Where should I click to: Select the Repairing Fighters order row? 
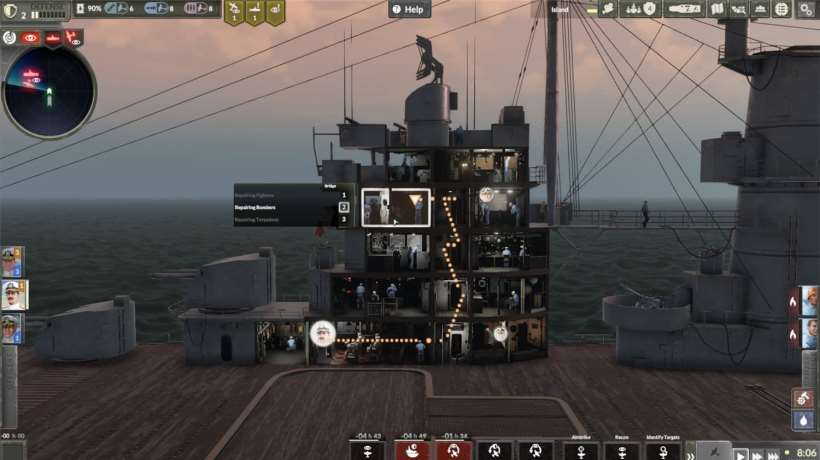pos(292,195)
